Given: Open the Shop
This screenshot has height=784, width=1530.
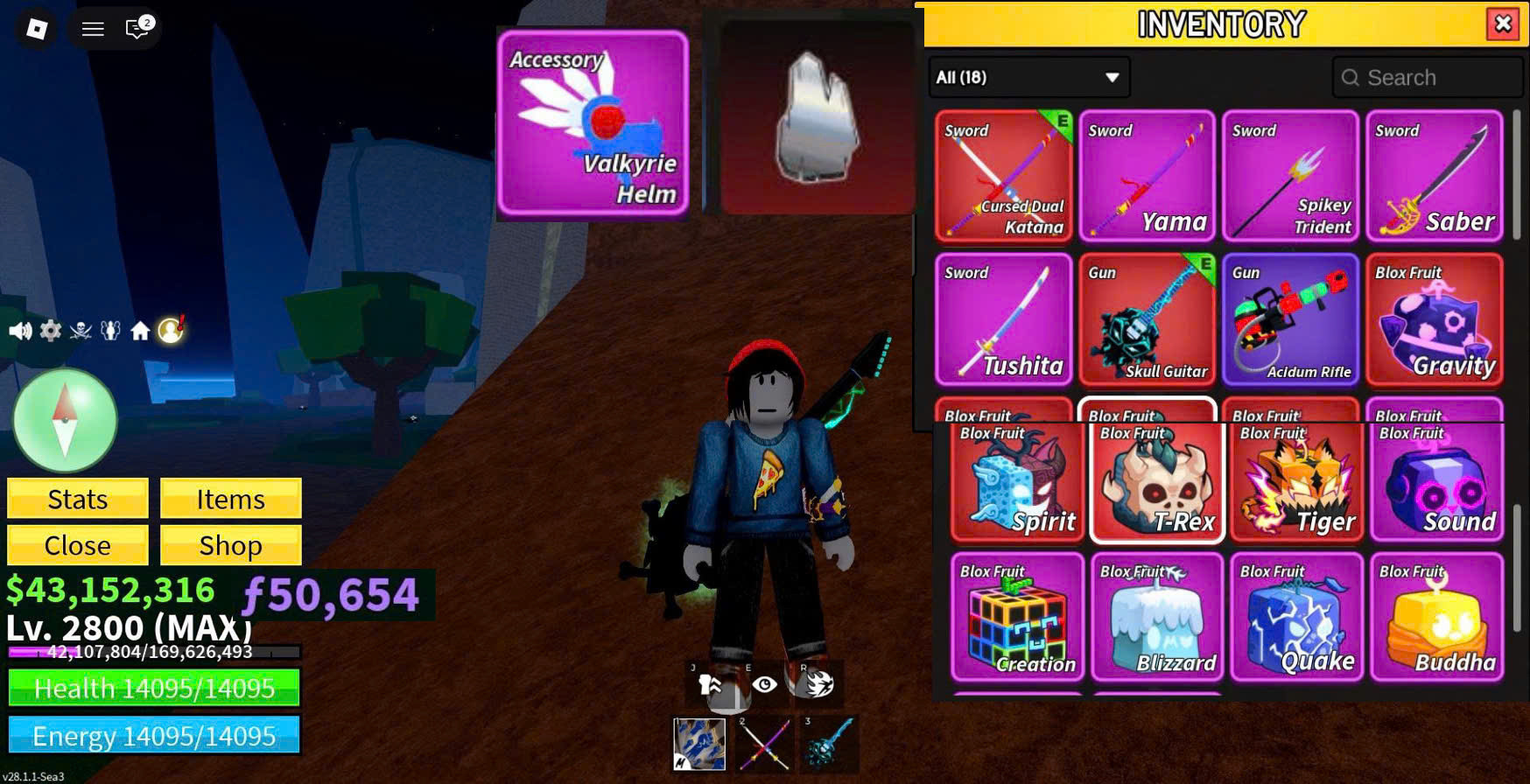Looking at the screenshot, I should click(x=230, y=545).
